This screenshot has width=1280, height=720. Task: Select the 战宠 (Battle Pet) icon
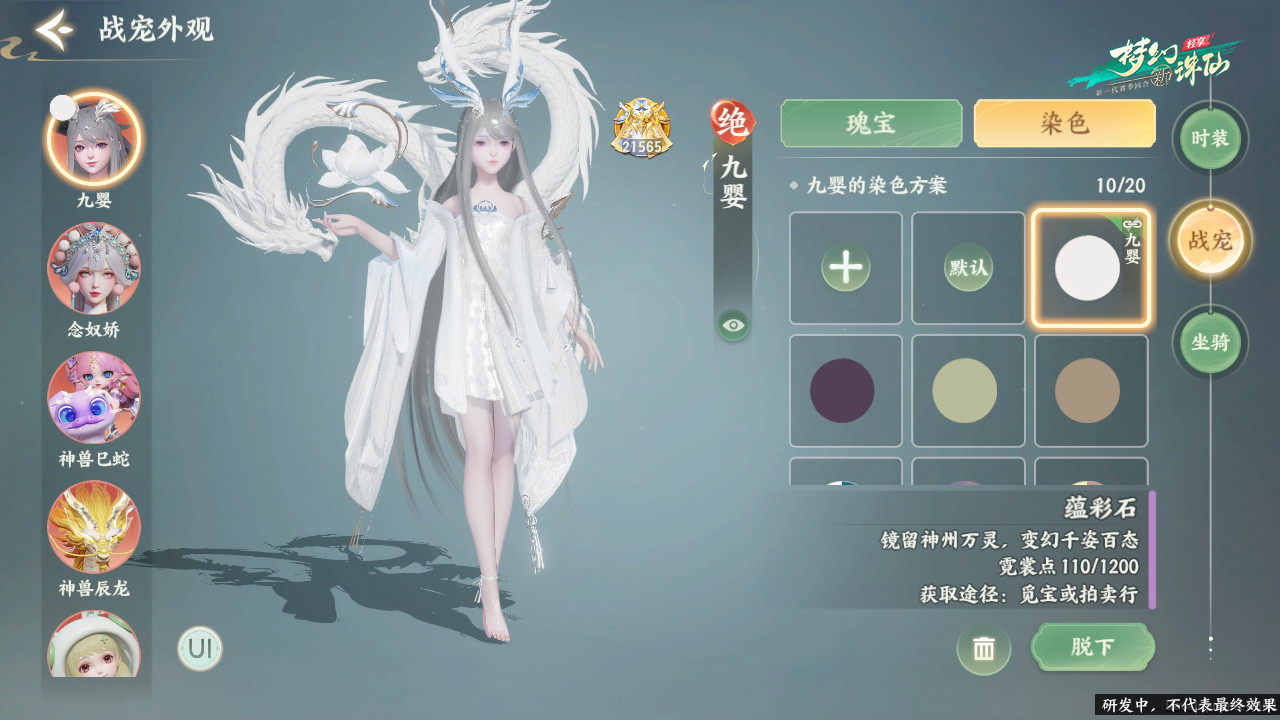[1209, 240]
